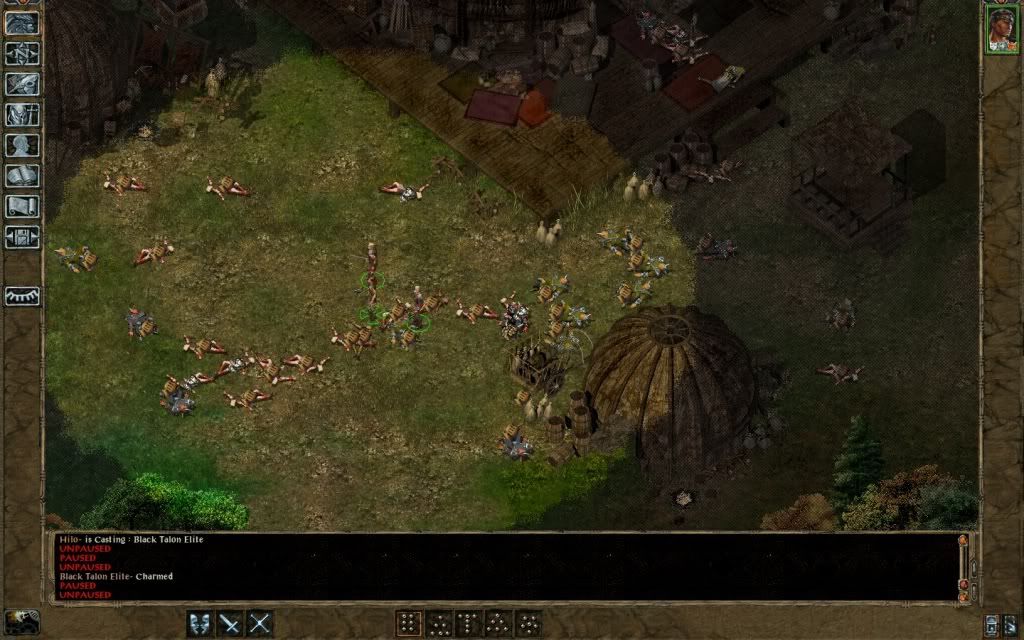This screenshot has height=640, width=1024.
Task: Open the mage spellbook icon
Action: 22,176
